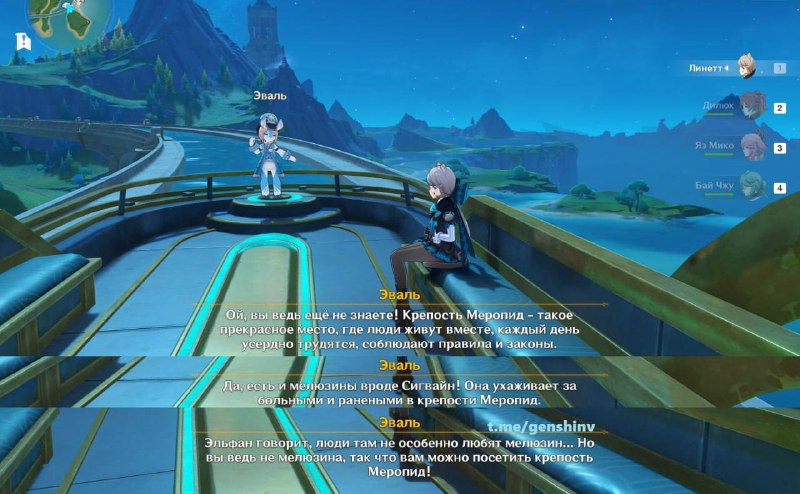This screenshot has height=494, width=800.
Task: Select party member Линетт
Action: click(x=747, y=67)
